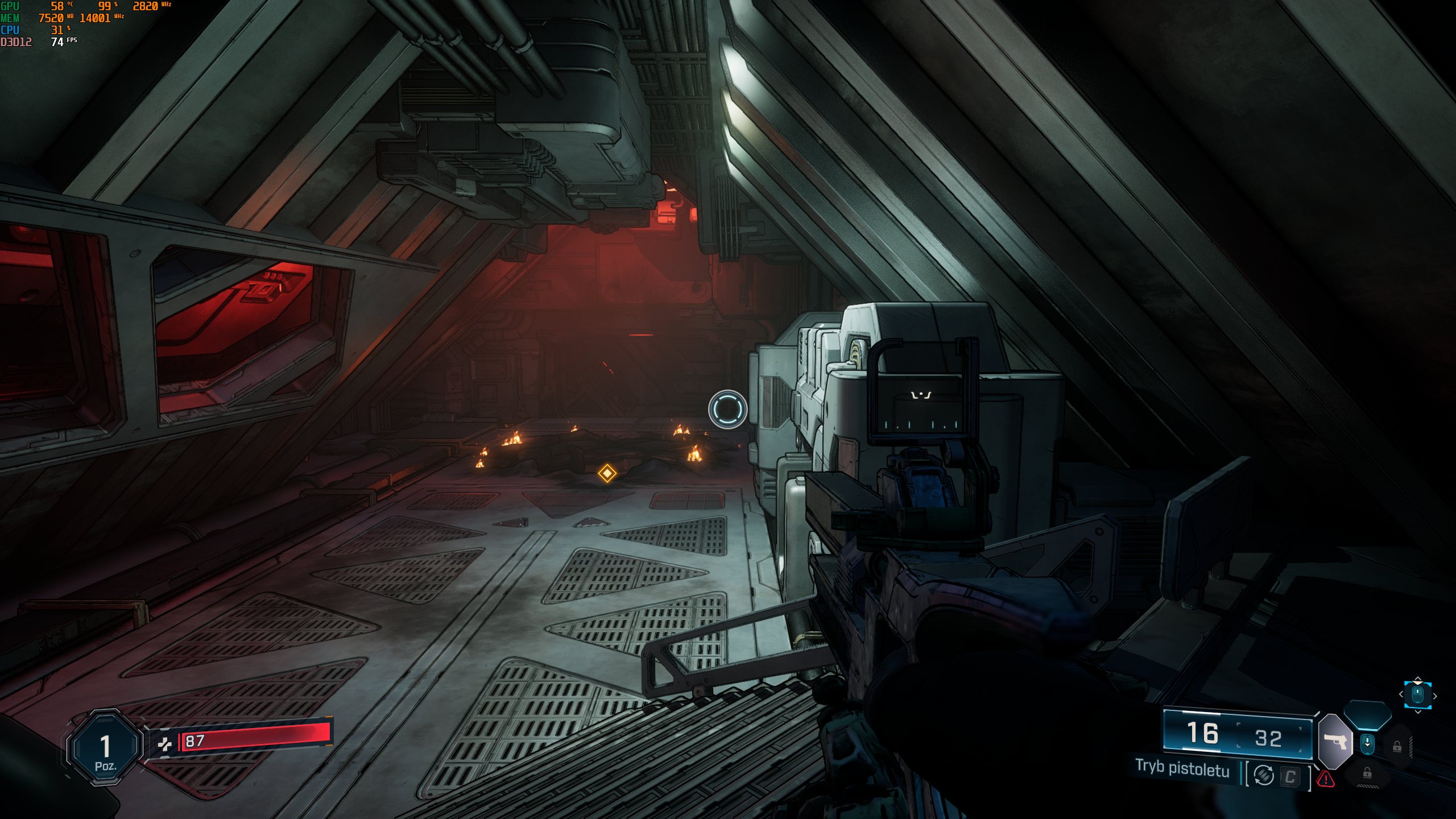Toggle the ammo-cycle weapon mode icon
This screenshot has height=819, width=1456.
click(1263, 775)
